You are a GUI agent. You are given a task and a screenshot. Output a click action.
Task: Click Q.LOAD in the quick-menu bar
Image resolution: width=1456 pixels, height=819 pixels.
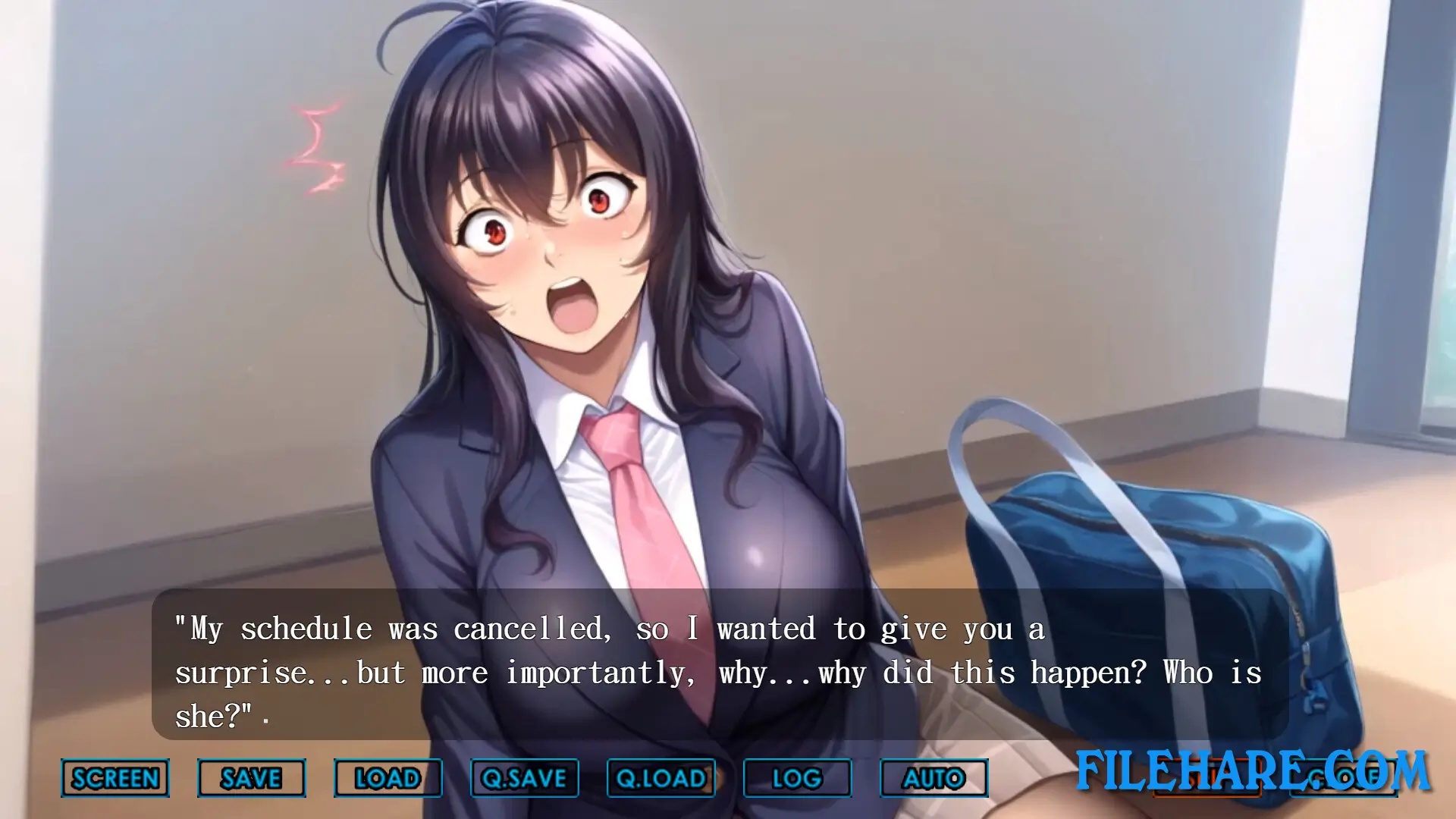[661, 778]
